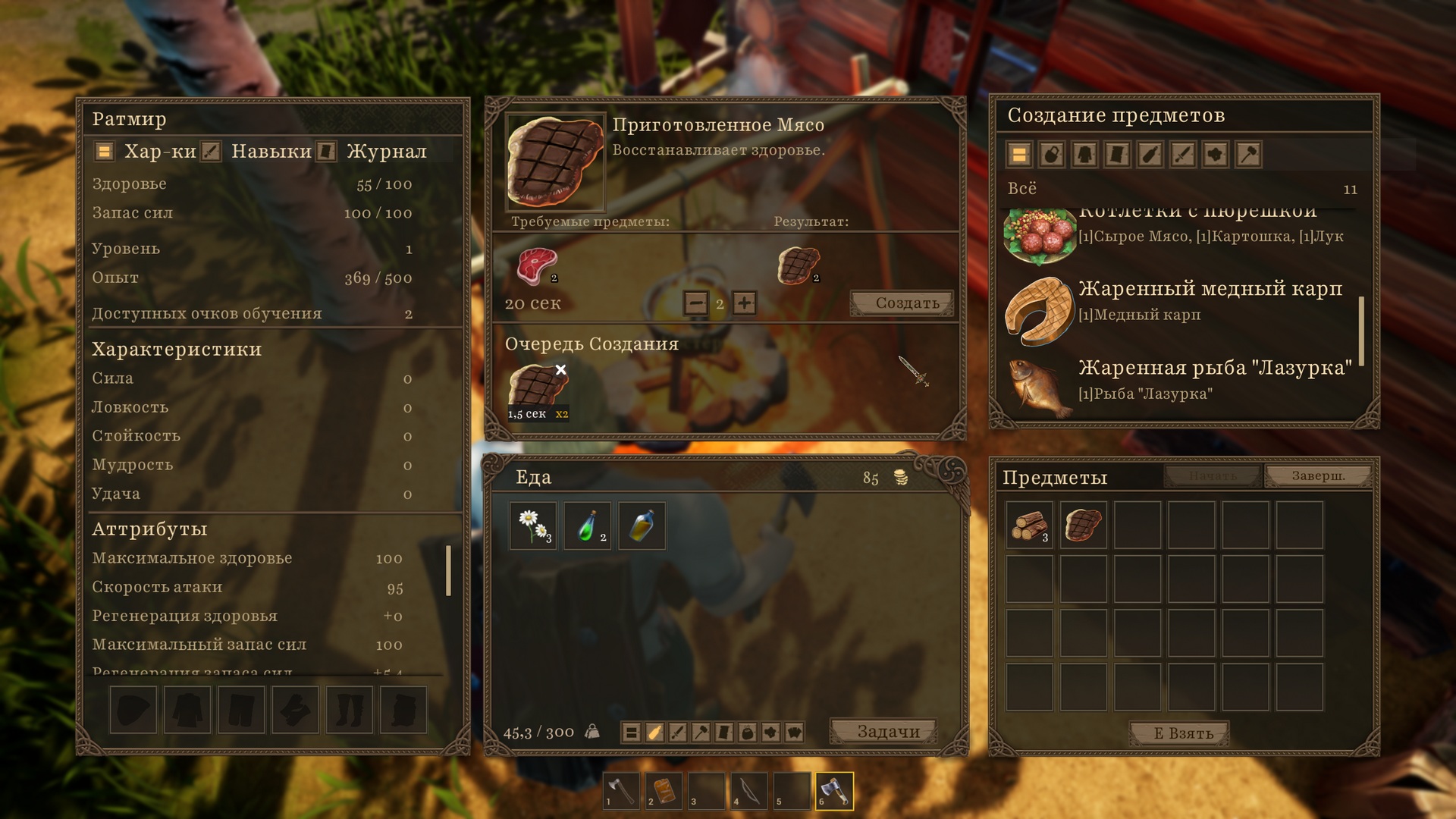The image size is (1456, 819).
Task: Select the daisy flowers inventory slot
Action: tap(533, 526)
